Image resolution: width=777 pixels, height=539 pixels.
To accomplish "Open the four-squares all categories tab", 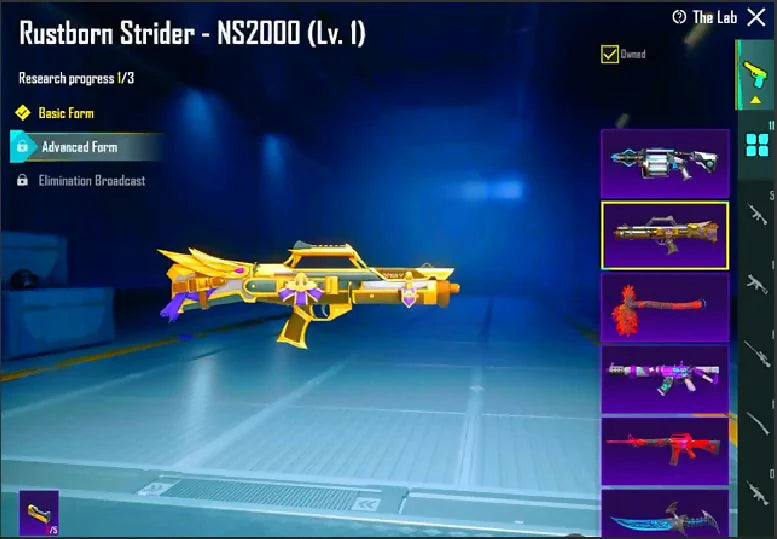I will [x=756, y=147].
